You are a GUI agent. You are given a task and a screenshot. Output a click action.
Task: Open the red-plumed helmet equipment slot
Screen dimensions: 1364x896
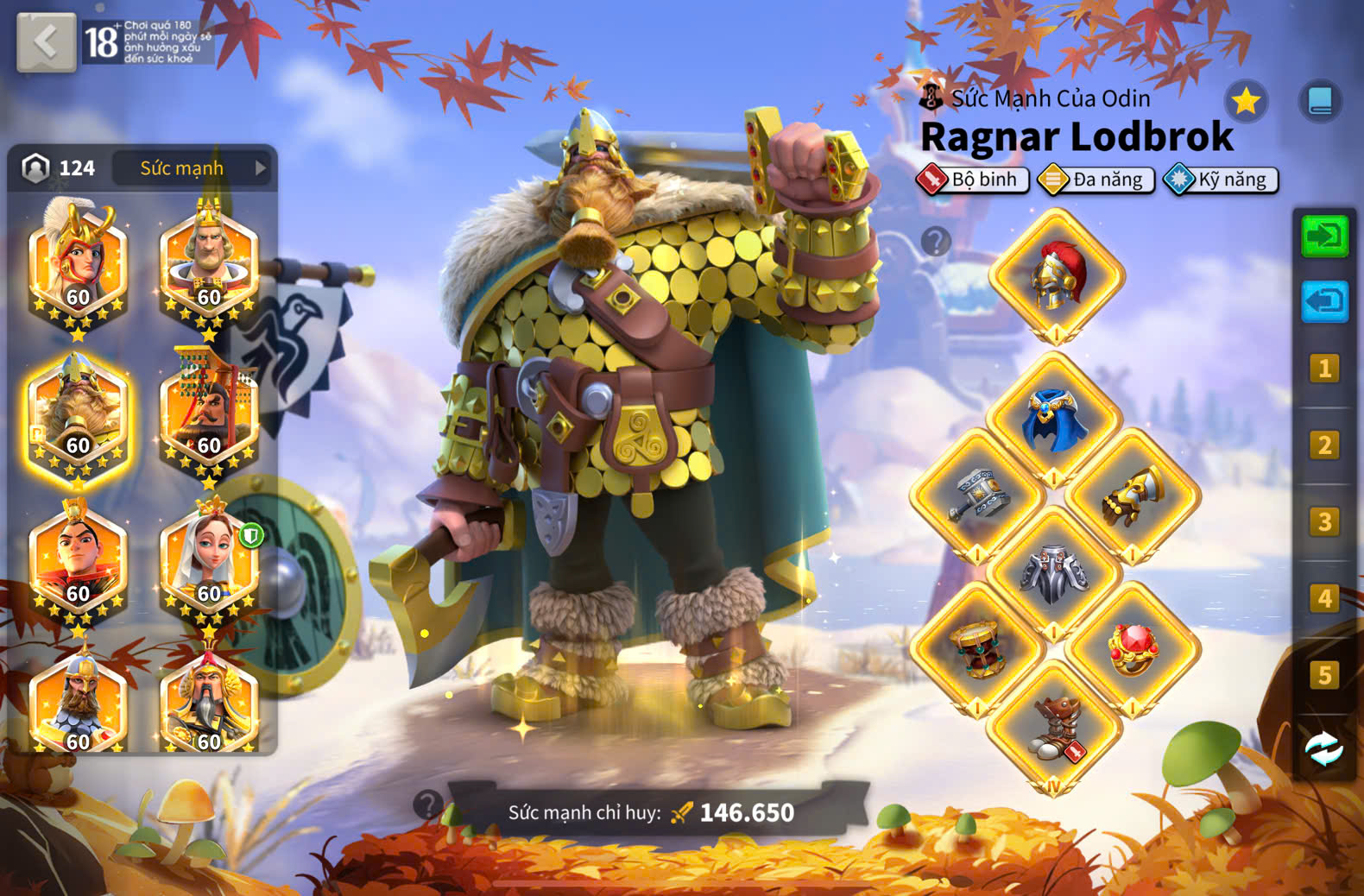(1057, 276)
